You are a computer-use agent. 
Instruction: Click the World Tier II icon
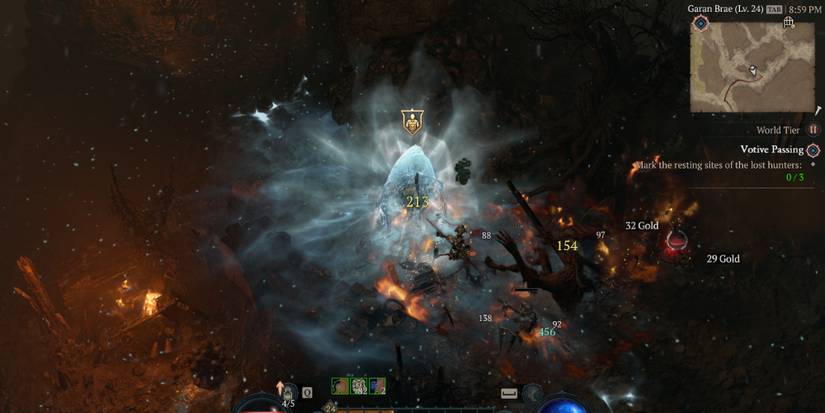813,130
